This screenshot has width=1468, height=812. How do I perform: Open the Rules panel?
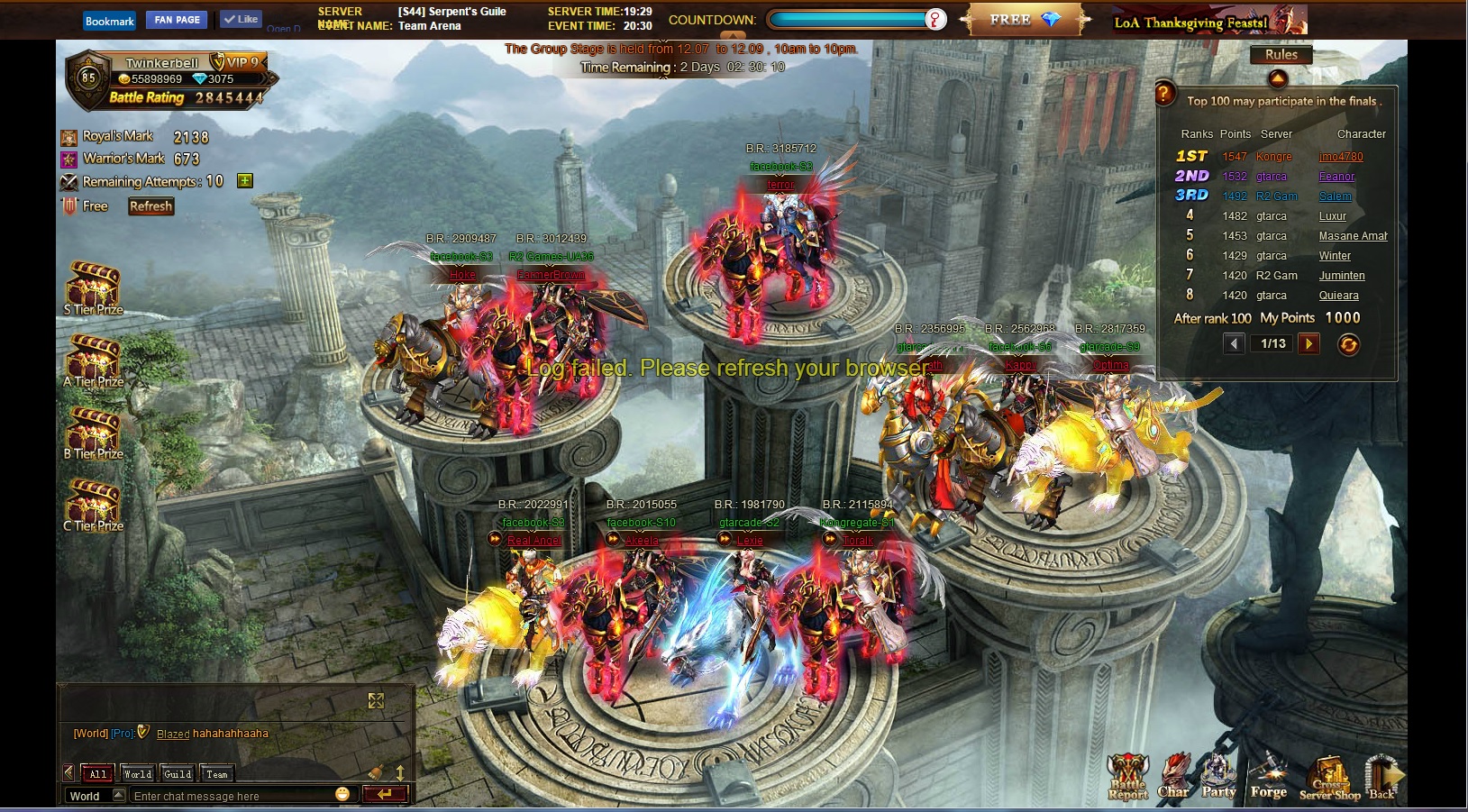1281,55
